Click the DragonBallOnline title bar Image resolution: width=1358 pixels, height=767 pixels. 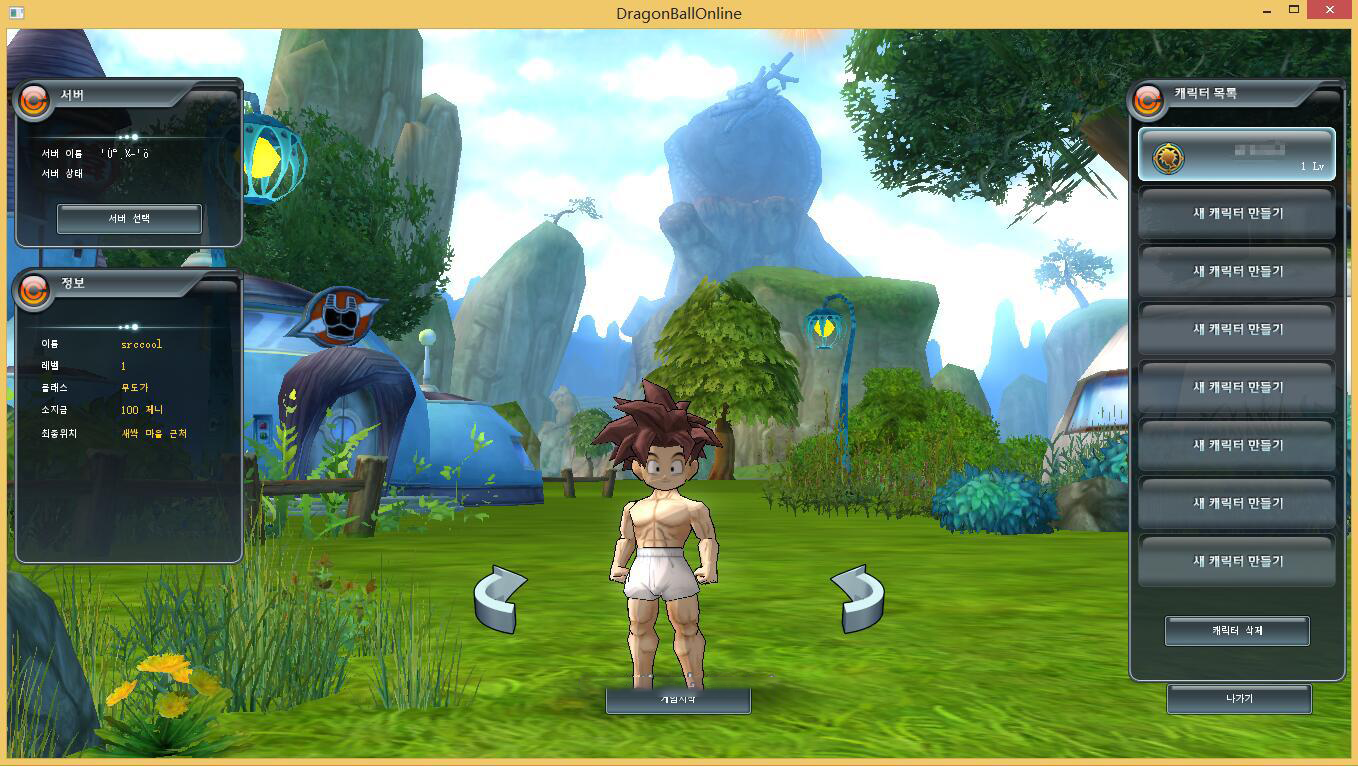click(x=679, y=13)
